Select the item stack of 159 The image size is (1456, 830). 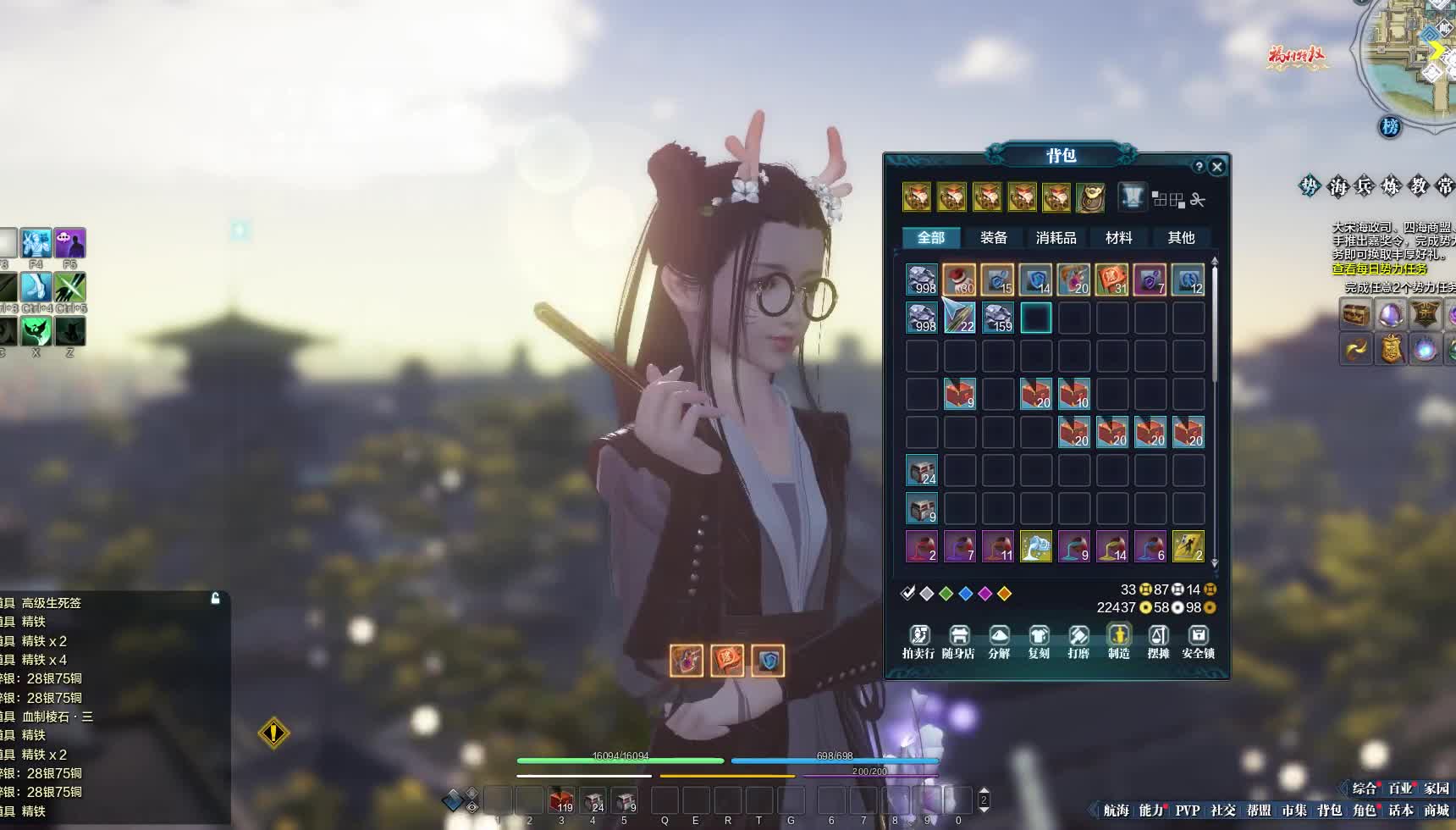[x=998, y=318]
